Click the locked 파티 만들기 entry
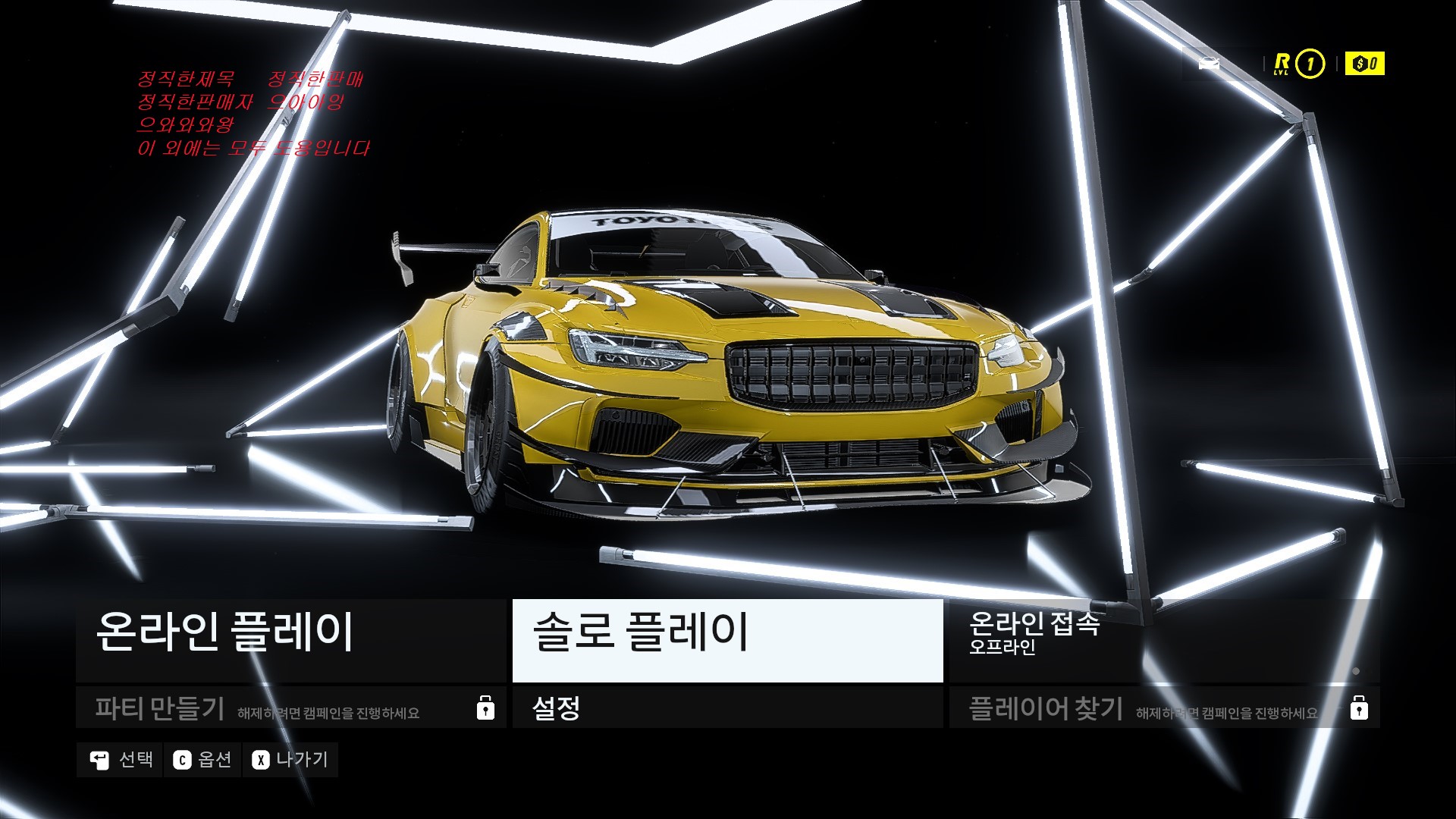1456x819 pixels. click(x=290, y=708)
